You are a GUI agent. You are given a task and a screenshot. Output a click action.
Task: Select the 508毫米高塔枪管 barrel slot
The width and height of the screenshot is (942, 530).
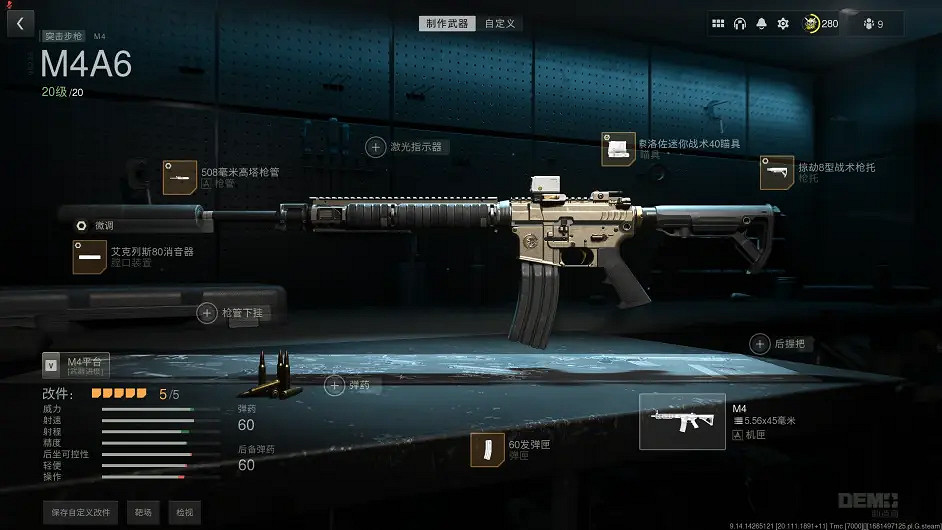tap(181, 177)
